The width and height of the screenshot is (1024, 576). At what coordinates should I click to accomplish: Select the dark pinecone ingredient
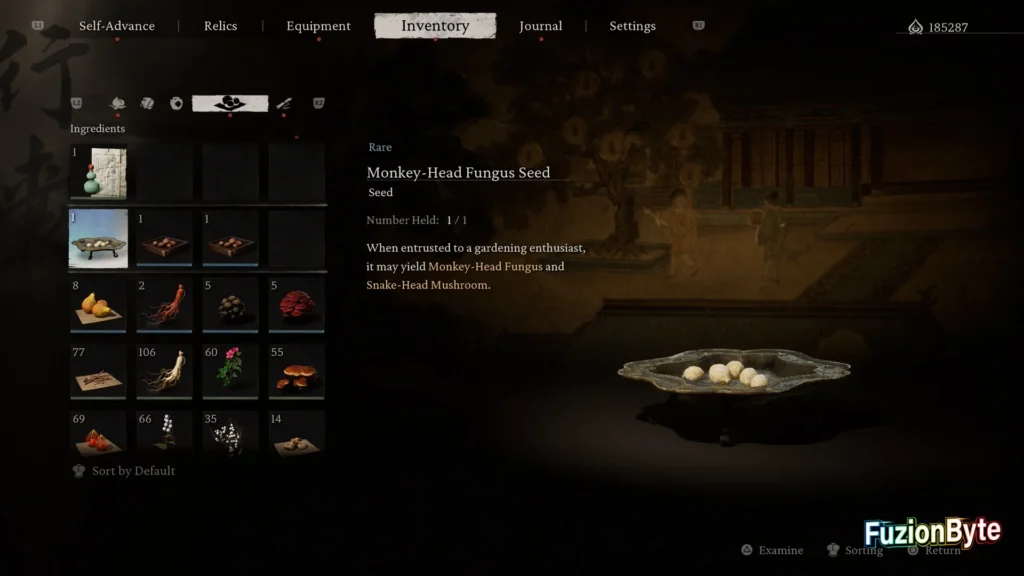click(x=230, y=305)
